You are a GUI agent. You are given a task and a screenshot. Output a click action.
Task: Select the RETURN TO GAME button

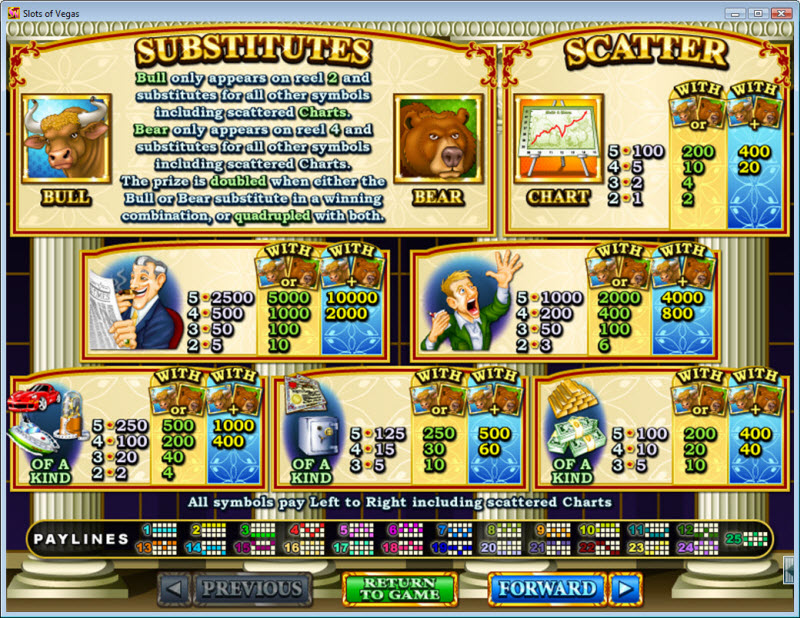click(399, 589)
